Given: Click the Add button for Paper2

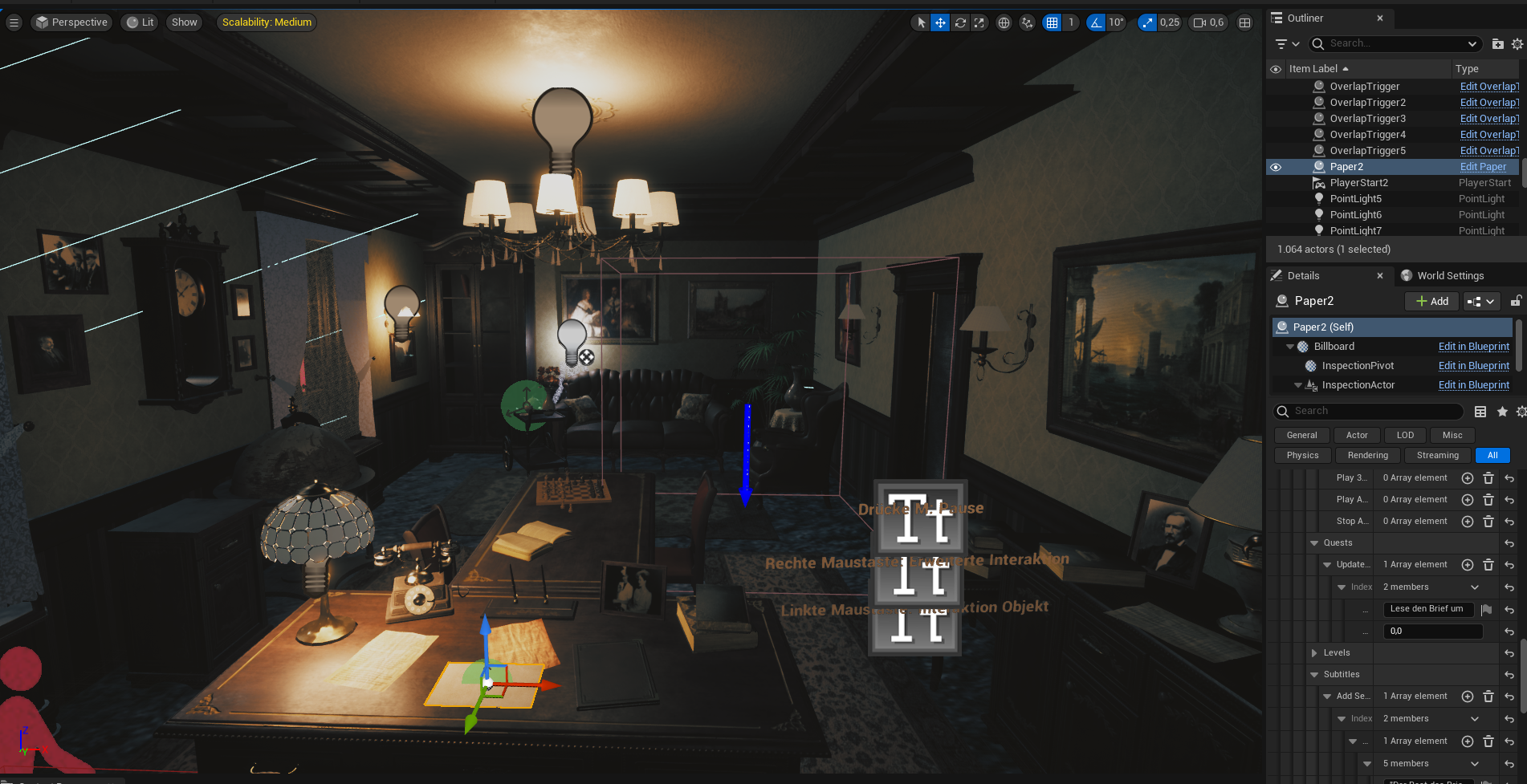Looking at the screenshot, I should point(1431,301).
